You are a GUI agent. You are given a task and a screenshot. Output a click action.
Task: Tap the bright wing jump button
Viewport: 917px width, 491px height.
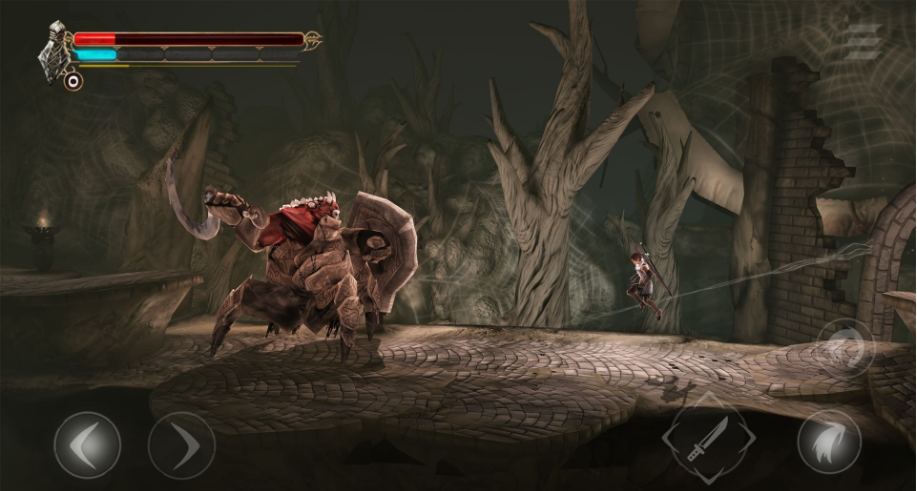coord(829,441)
